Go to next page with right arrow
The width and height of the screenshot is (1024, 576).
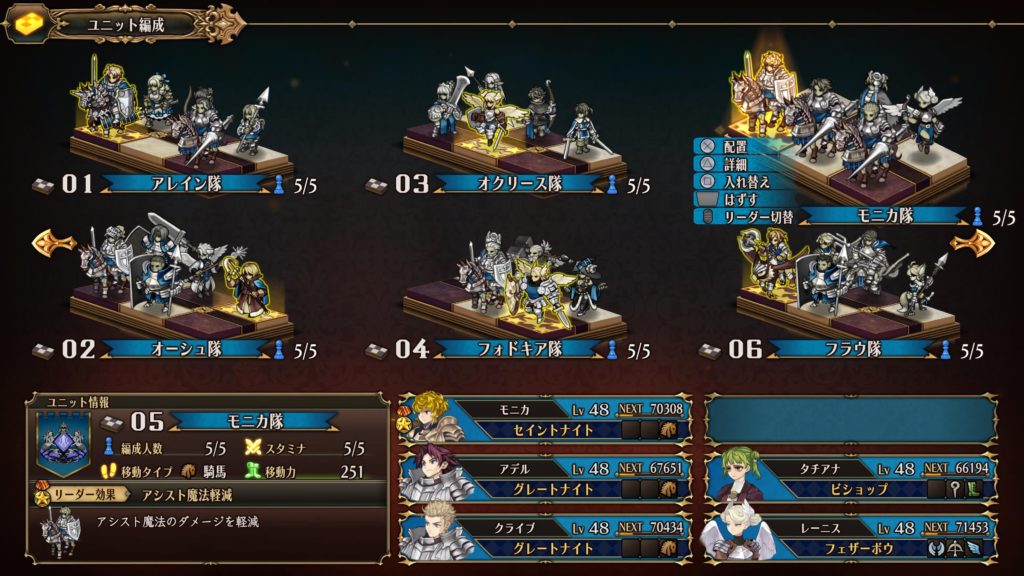971,241
